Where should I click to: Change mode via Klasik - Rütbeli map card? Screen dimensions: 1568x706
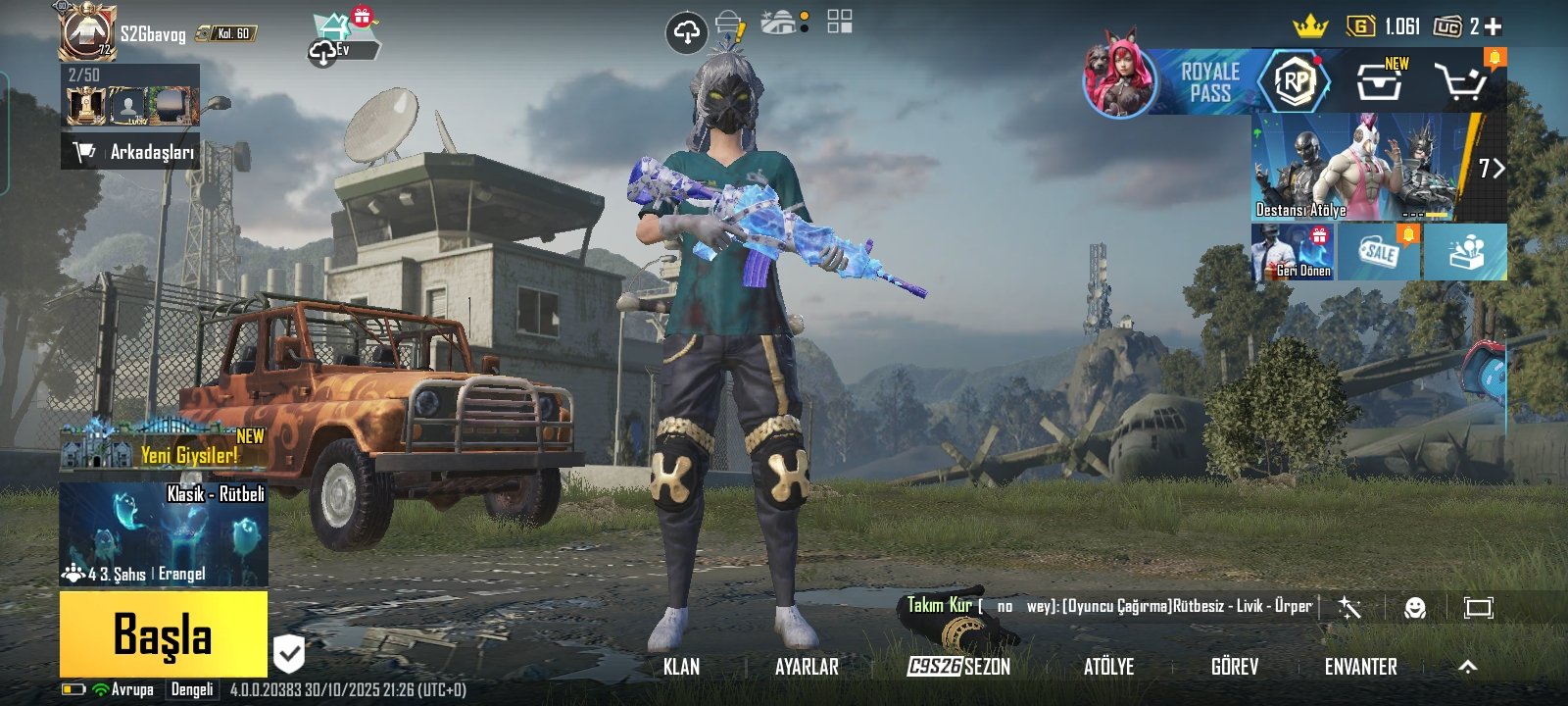tap(164, 534)
